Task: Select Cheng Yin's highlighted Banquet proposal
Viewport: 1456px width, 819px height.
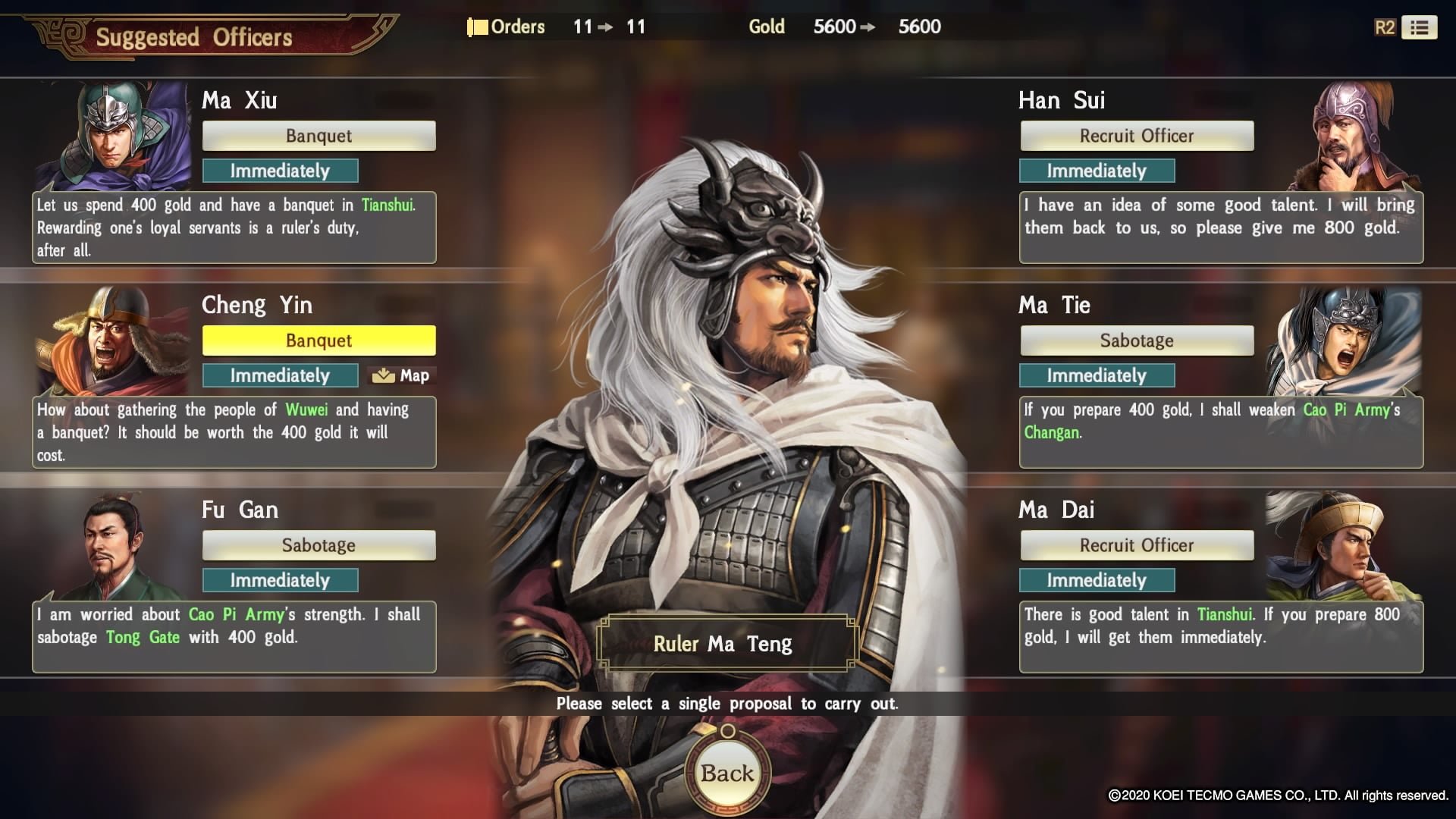Action: [318, 340]
